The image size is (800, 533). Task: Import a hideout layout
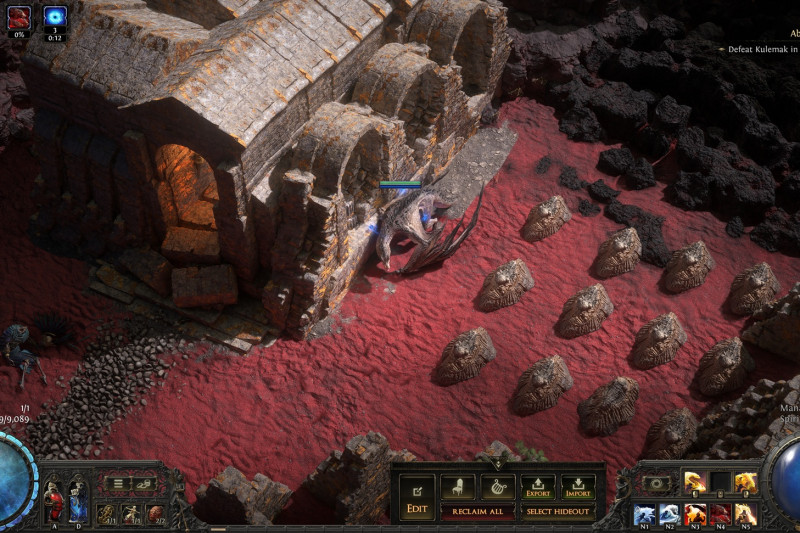pos(577,486)
